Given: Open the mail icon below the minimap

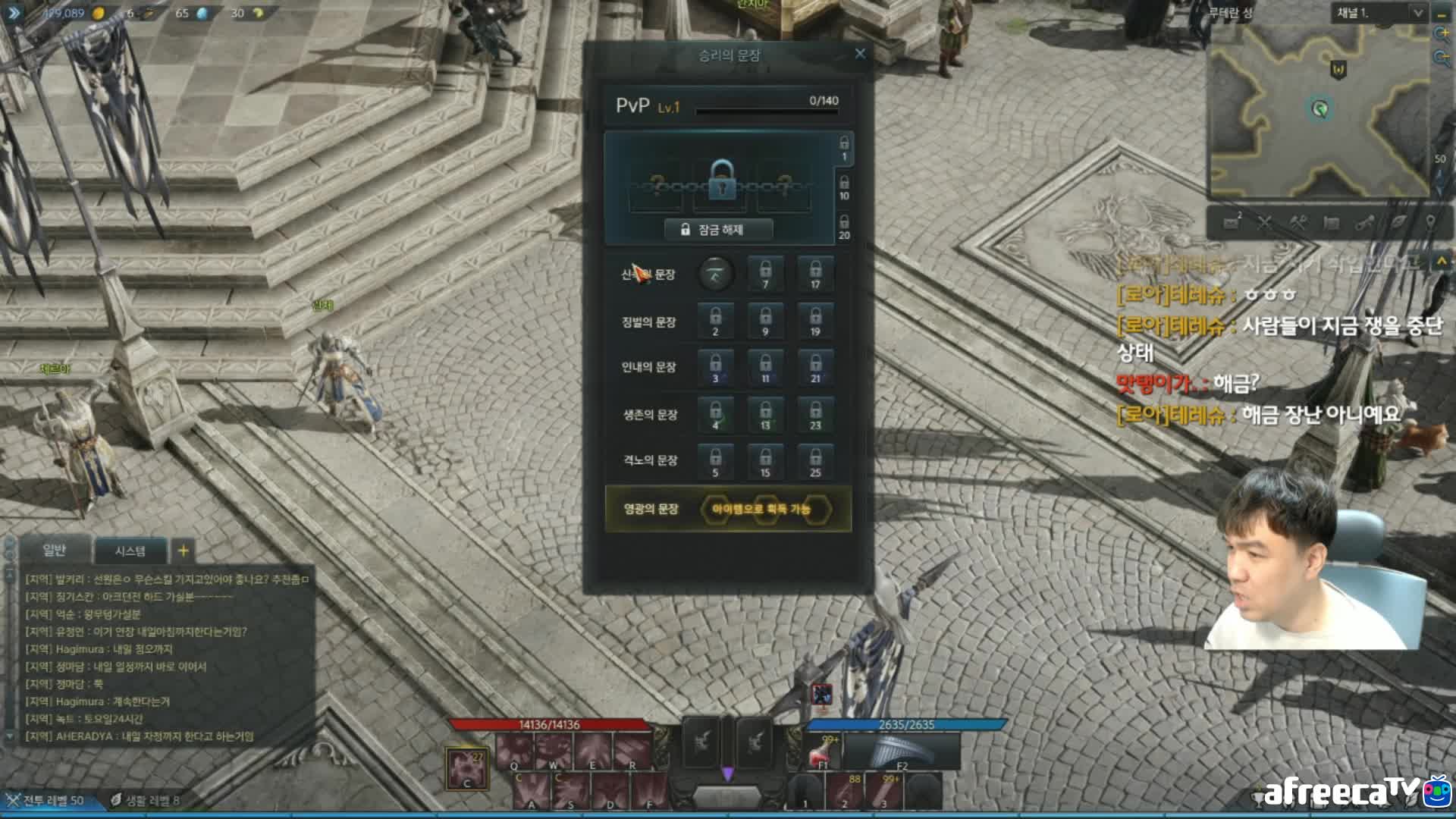Looking at the screenshot, I should pyautogui.click(x=1232, y=222).
